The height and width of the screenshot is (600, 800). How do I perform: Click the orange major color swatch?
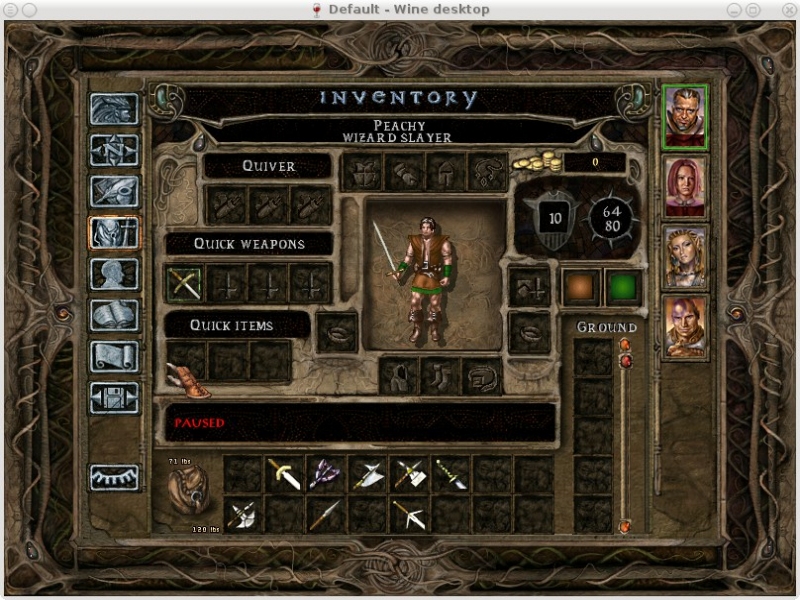tap(580, 286)
